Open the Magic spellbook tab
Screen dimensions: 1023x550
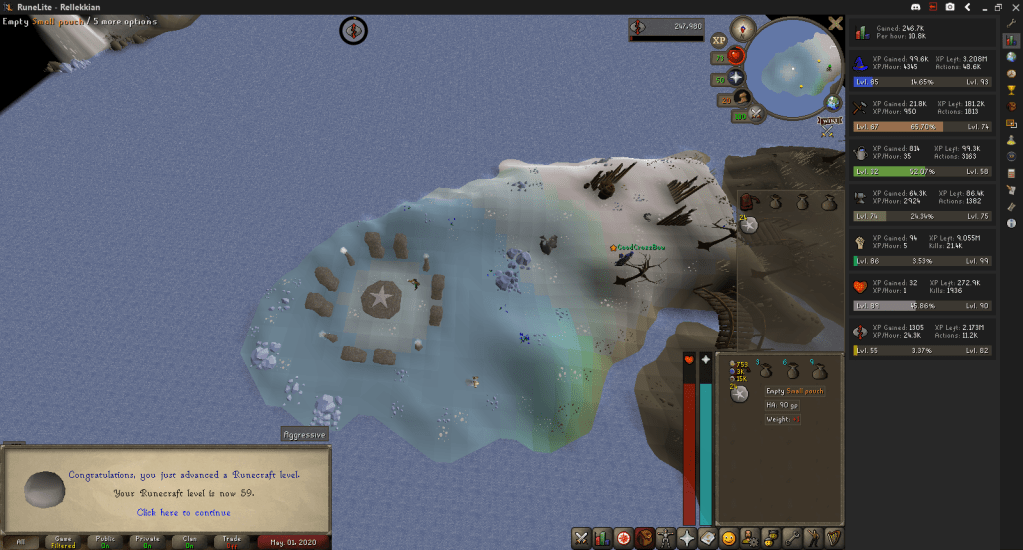(x=707, y=538)
